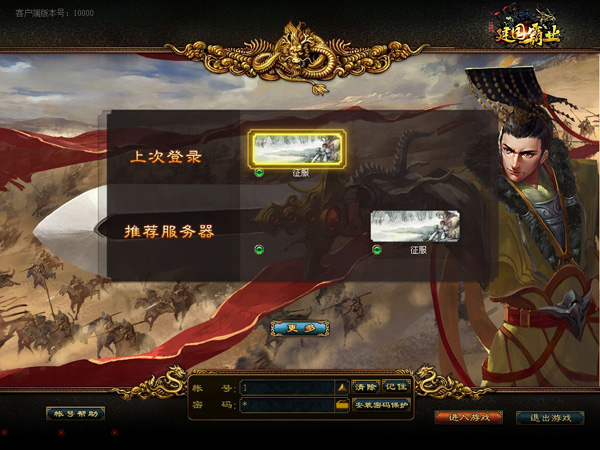Screen dimensions: 600x450
Task: Select the last-login server thumbnail (上次登录)
Action: pos(298,148)
